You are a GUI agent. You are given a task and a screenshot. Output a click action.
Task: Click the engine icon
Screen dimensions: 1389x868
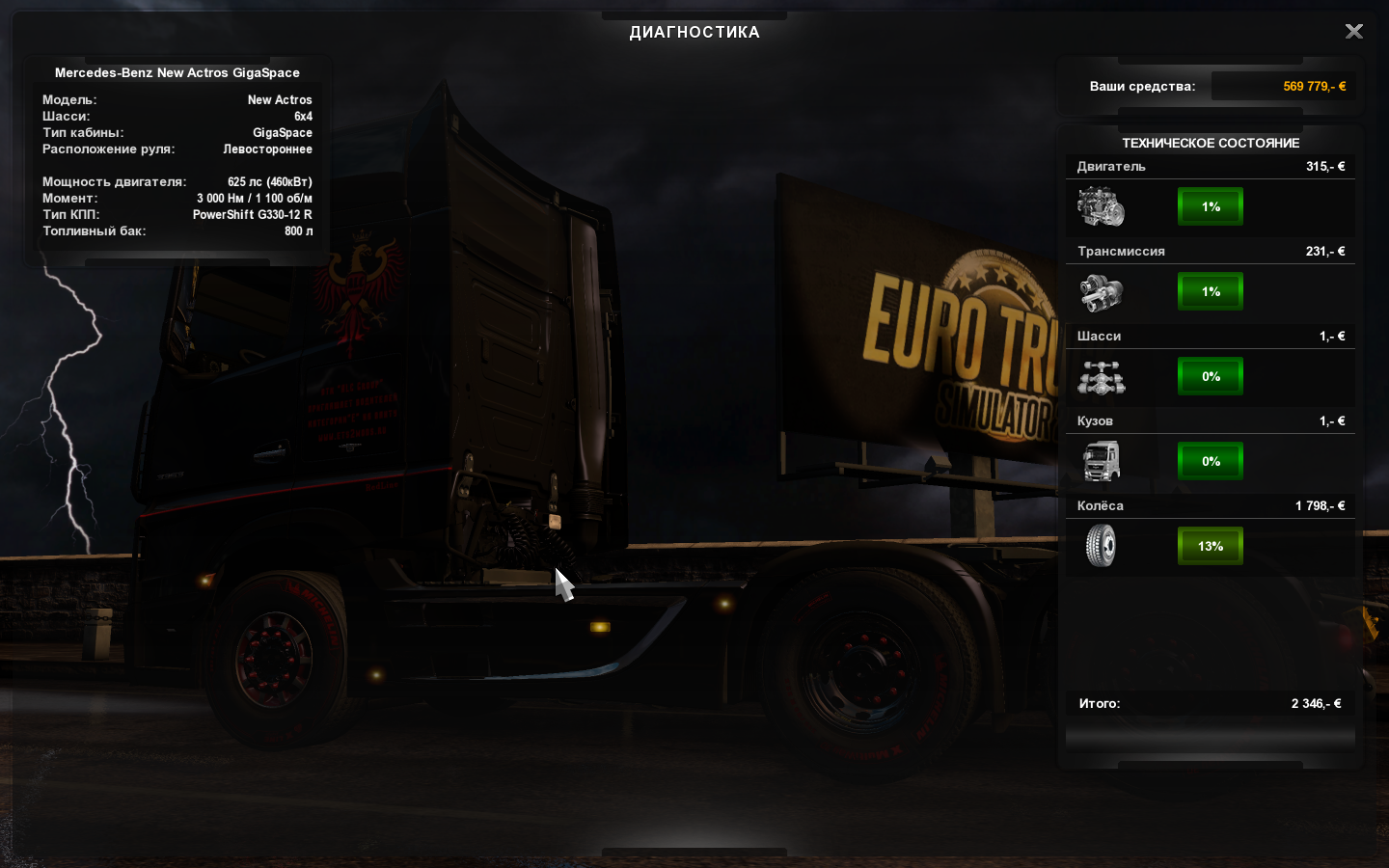point(1101,206)
